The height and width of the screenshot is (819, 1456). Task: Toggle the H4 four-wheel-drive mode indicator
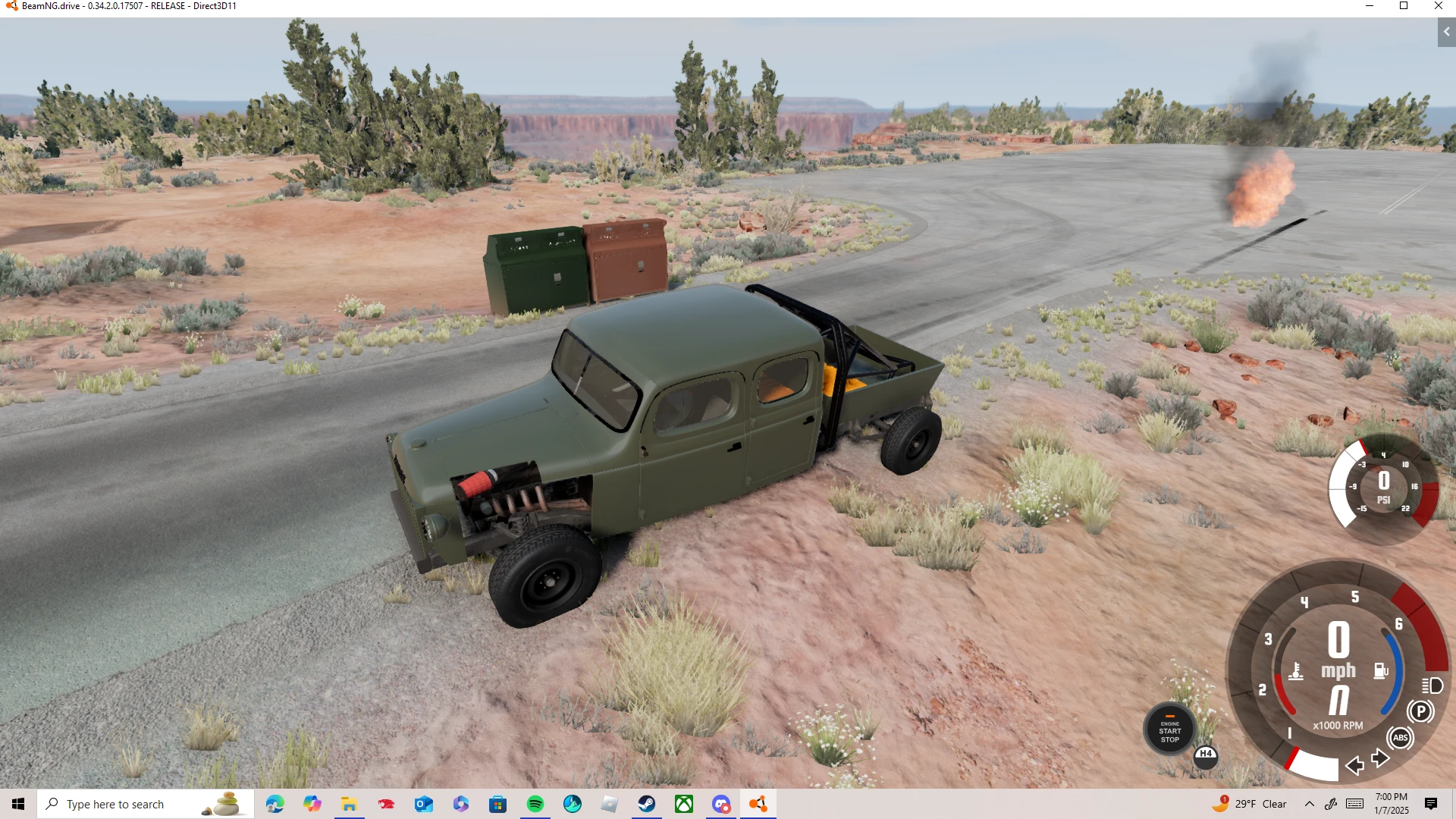pos(1206,755)
